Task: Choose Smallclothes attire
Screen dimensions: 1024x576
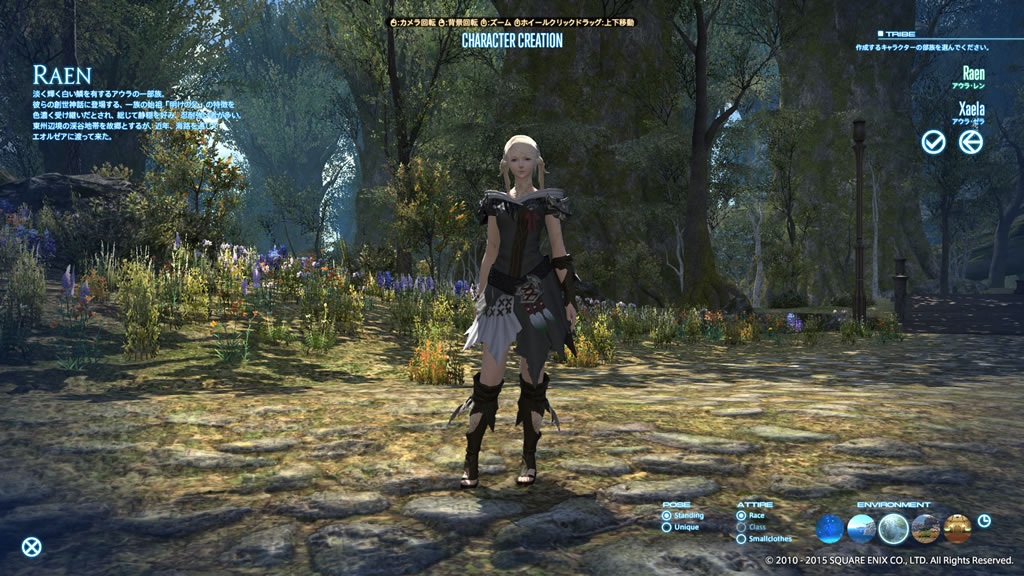Action: coord(741,539)
